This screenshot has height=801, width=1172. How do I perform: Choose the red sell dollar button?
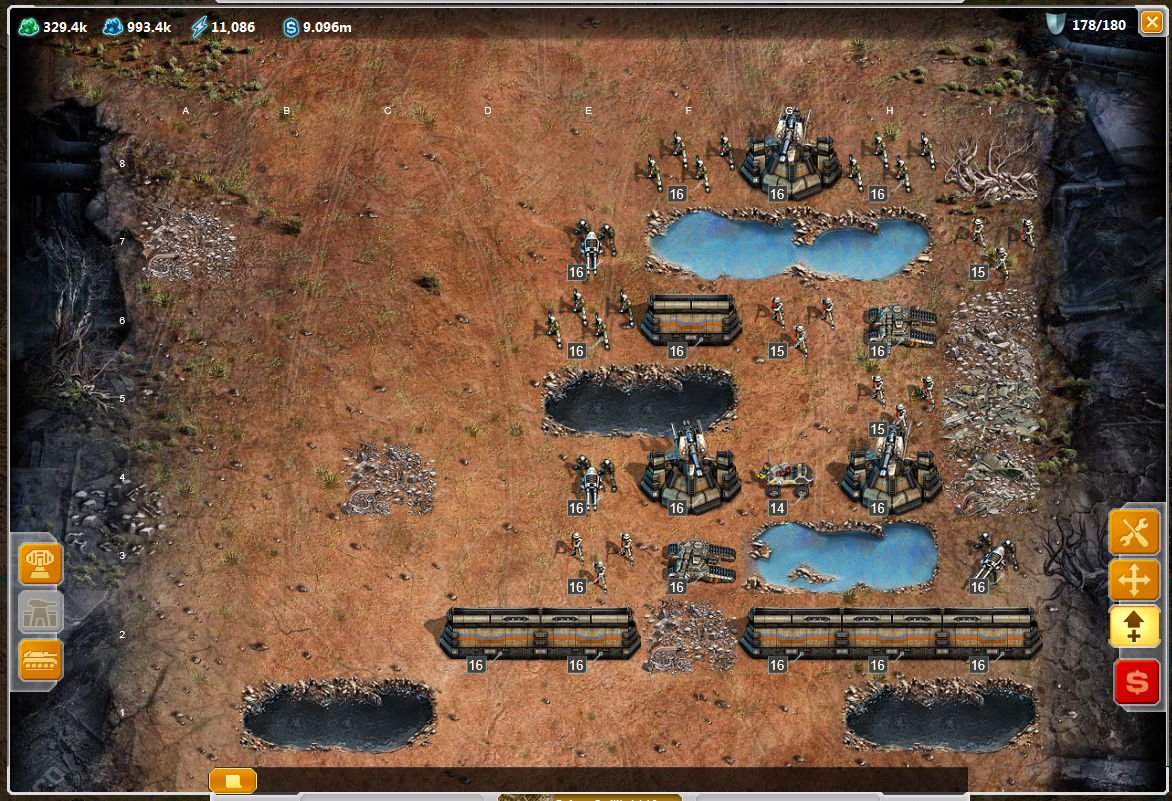[1136, 682]
